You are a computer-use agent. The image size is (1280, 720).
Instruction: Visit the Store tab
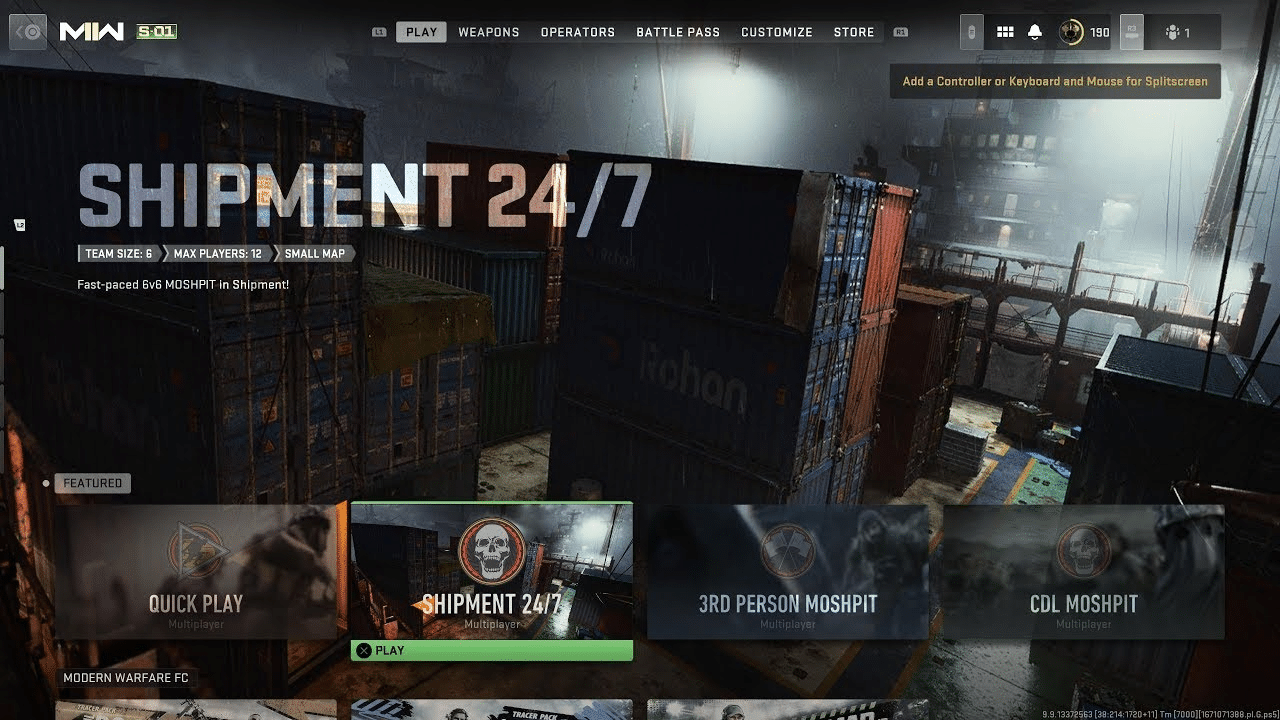pos(853,32)
